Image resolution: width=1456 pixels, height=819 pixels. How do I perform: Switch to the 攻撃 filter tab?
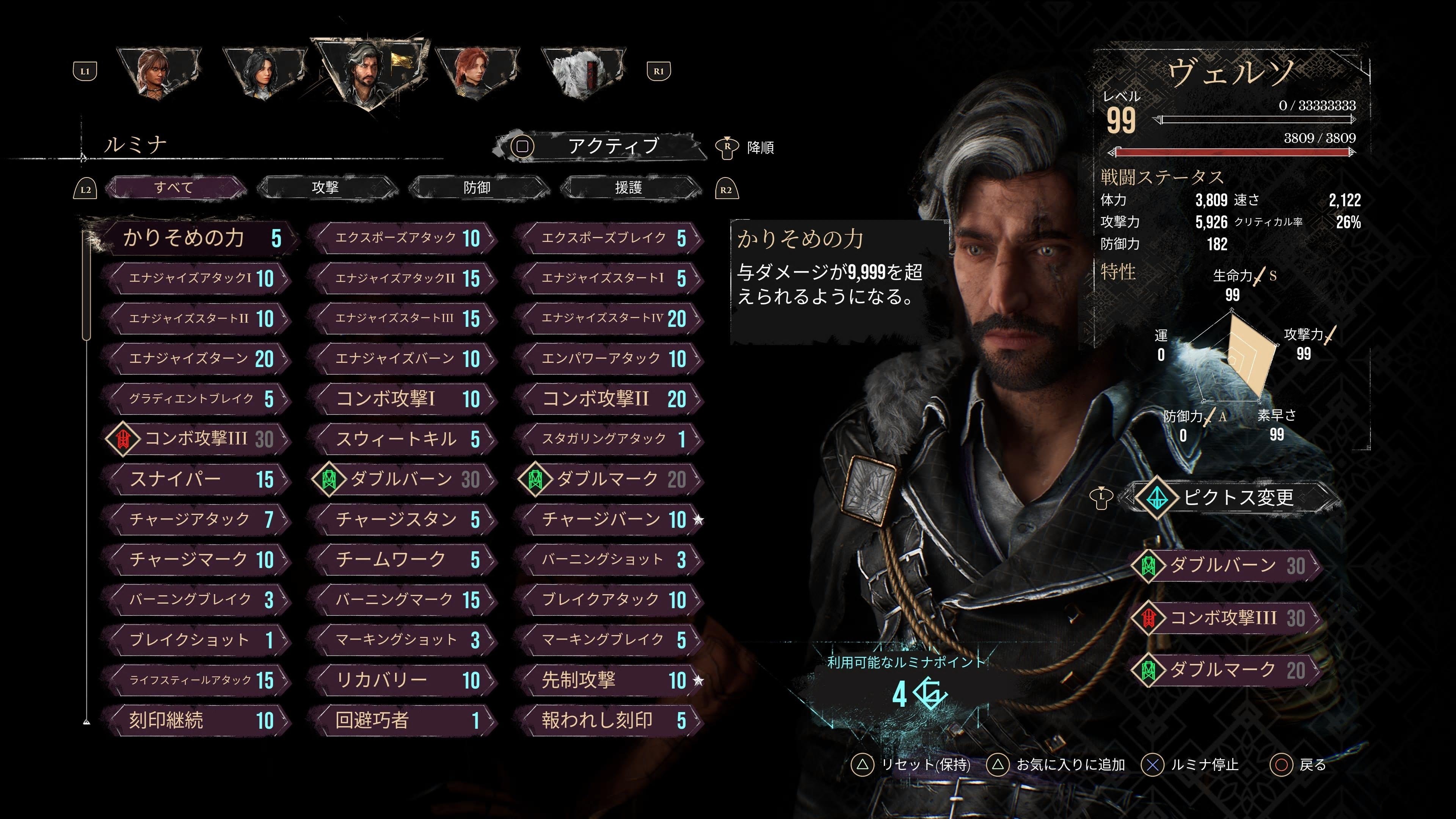326,188
